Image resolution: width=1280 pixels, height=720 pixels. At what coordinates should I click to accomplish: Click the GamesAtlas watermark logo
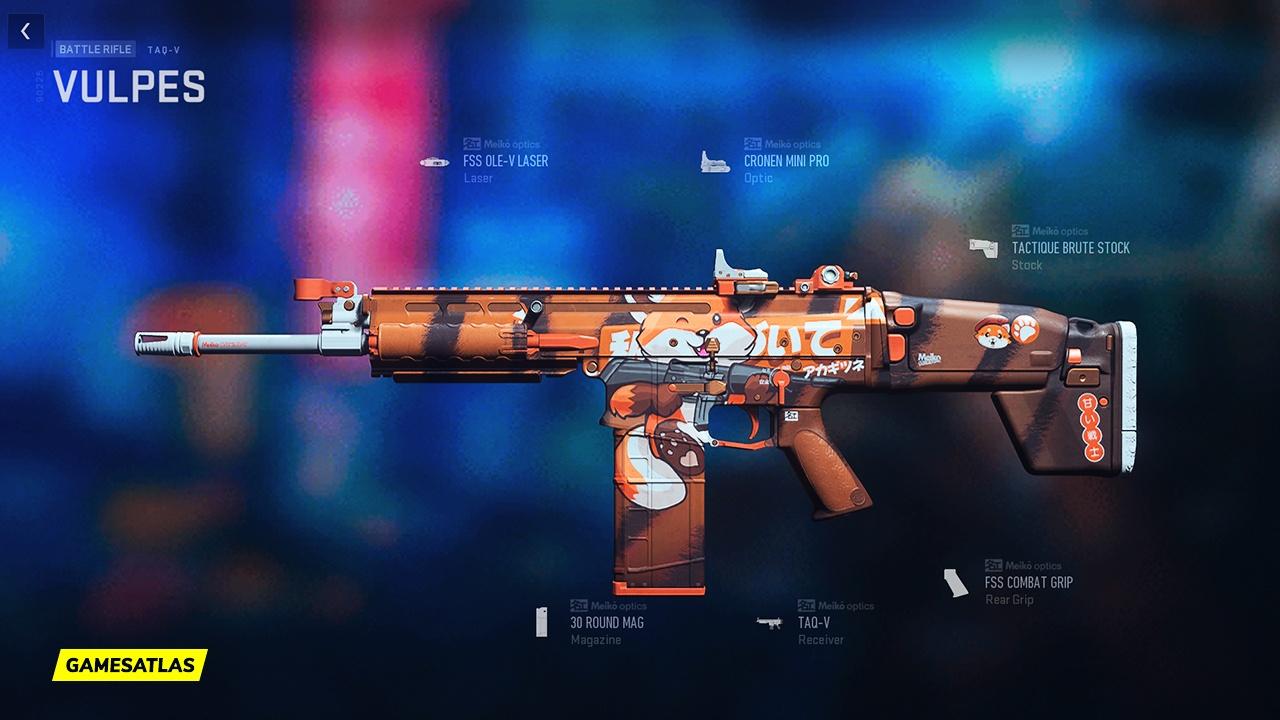[x=130, y=664]
